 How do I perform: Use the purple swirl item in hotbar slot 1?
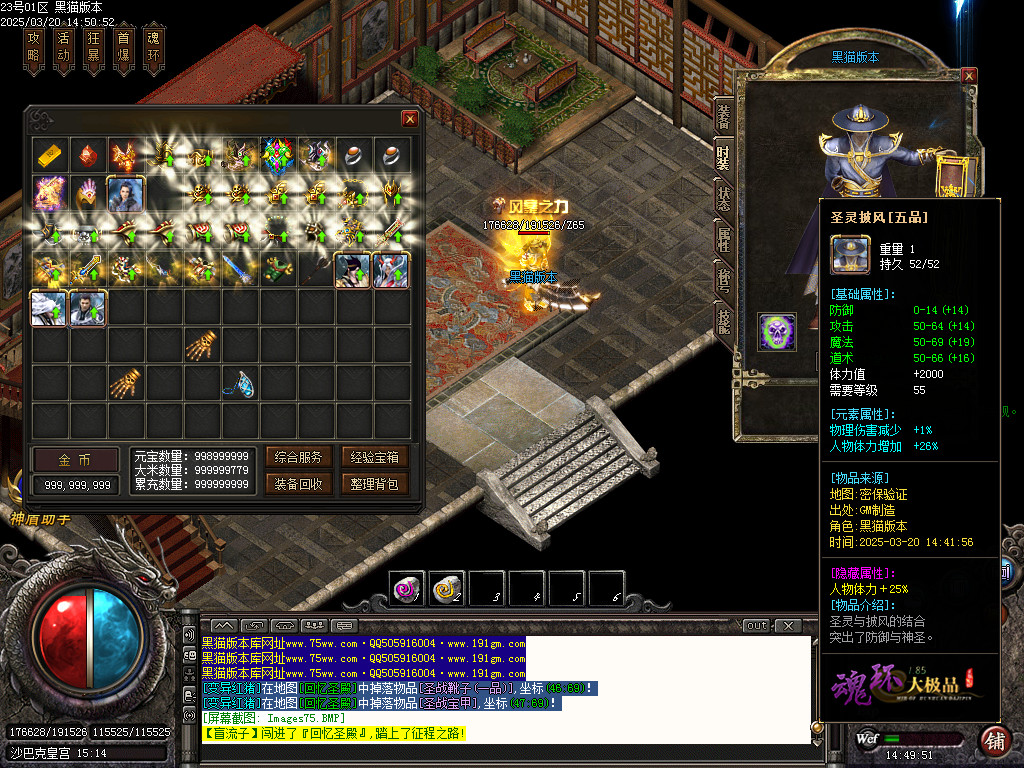tap(407, 588)
